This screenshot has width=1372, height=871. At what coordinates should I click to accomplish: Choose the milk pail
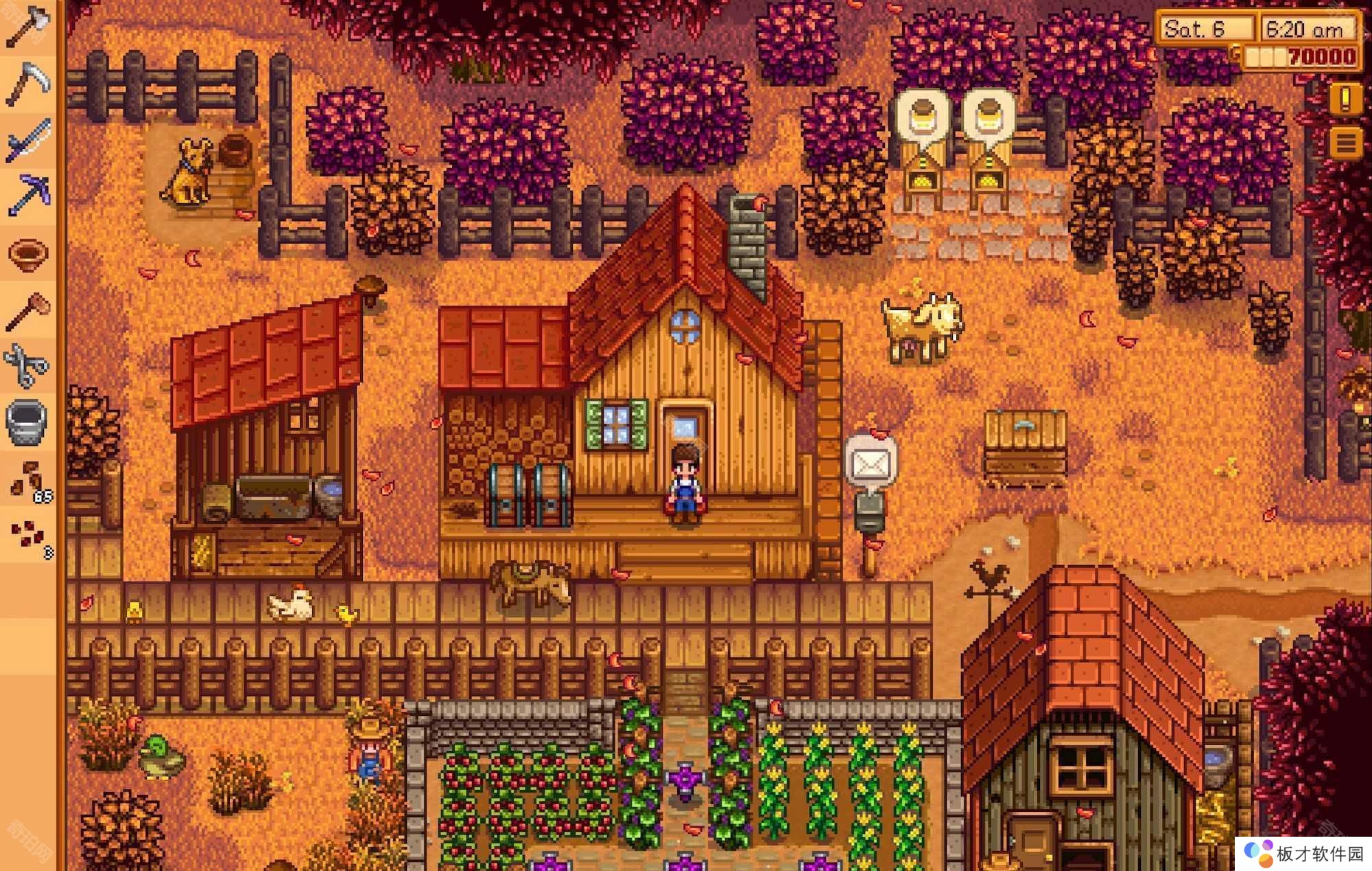tap(27, 421)
